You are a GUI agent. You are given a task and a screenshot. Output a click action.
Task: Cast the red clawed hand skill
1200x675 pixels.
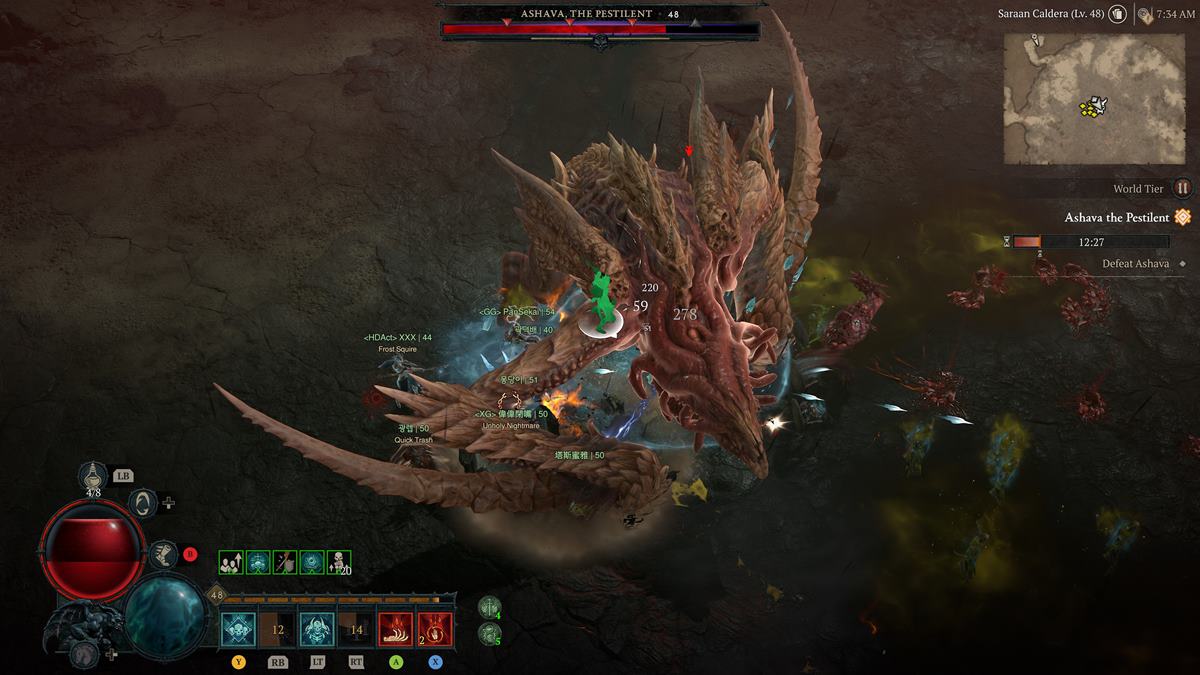click(395, 630)
